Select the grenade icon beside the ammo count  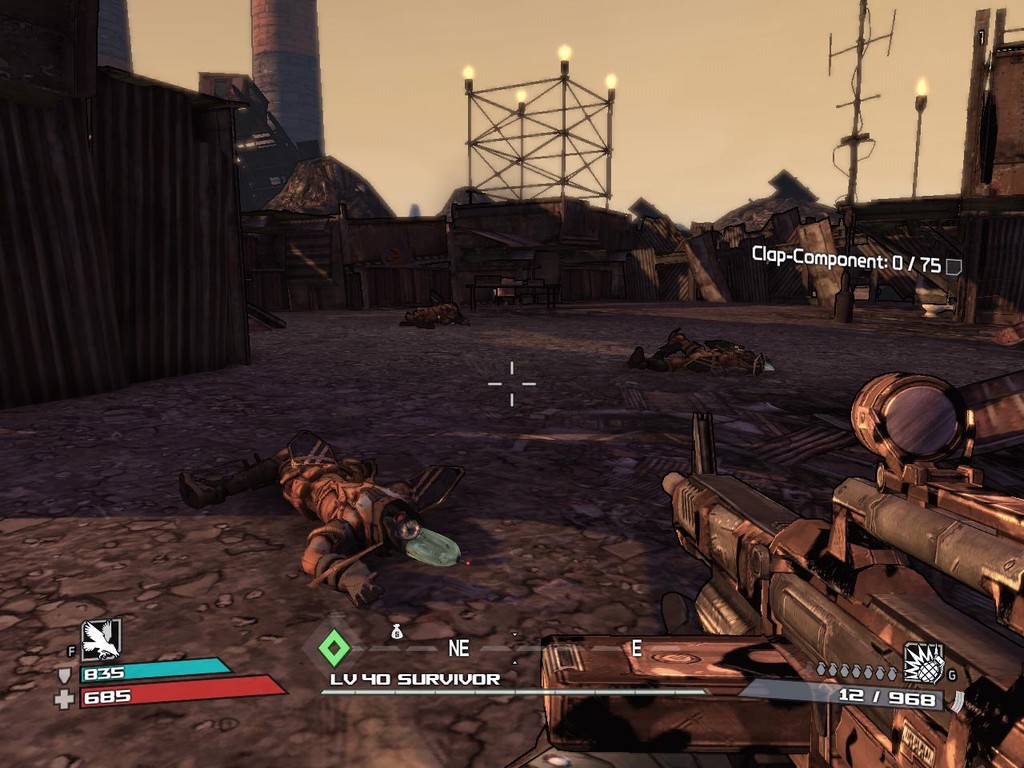(x=923, y=662)
